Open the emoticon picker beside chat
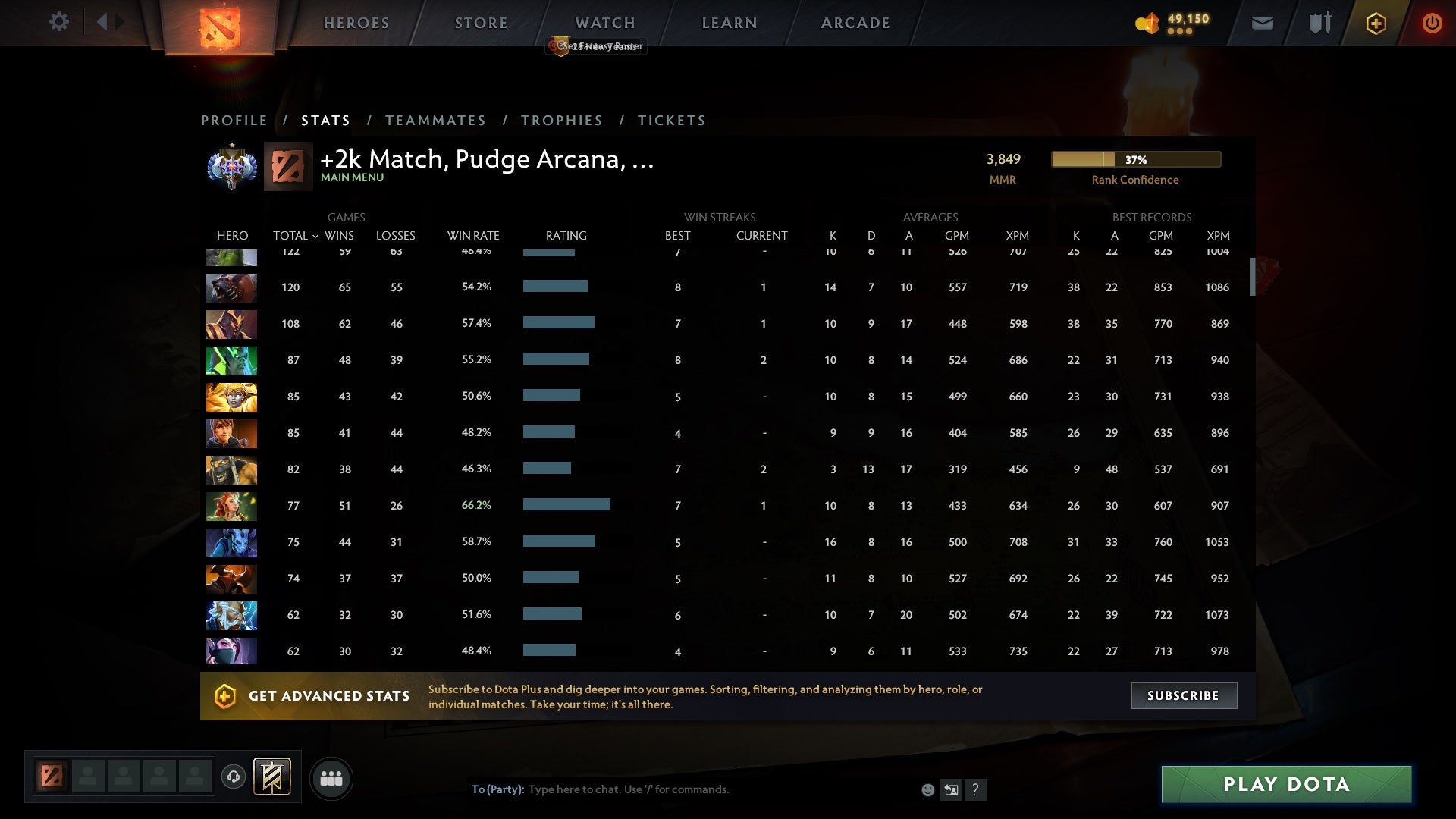The image size is (1456, 819). click(x=927, y=789)
